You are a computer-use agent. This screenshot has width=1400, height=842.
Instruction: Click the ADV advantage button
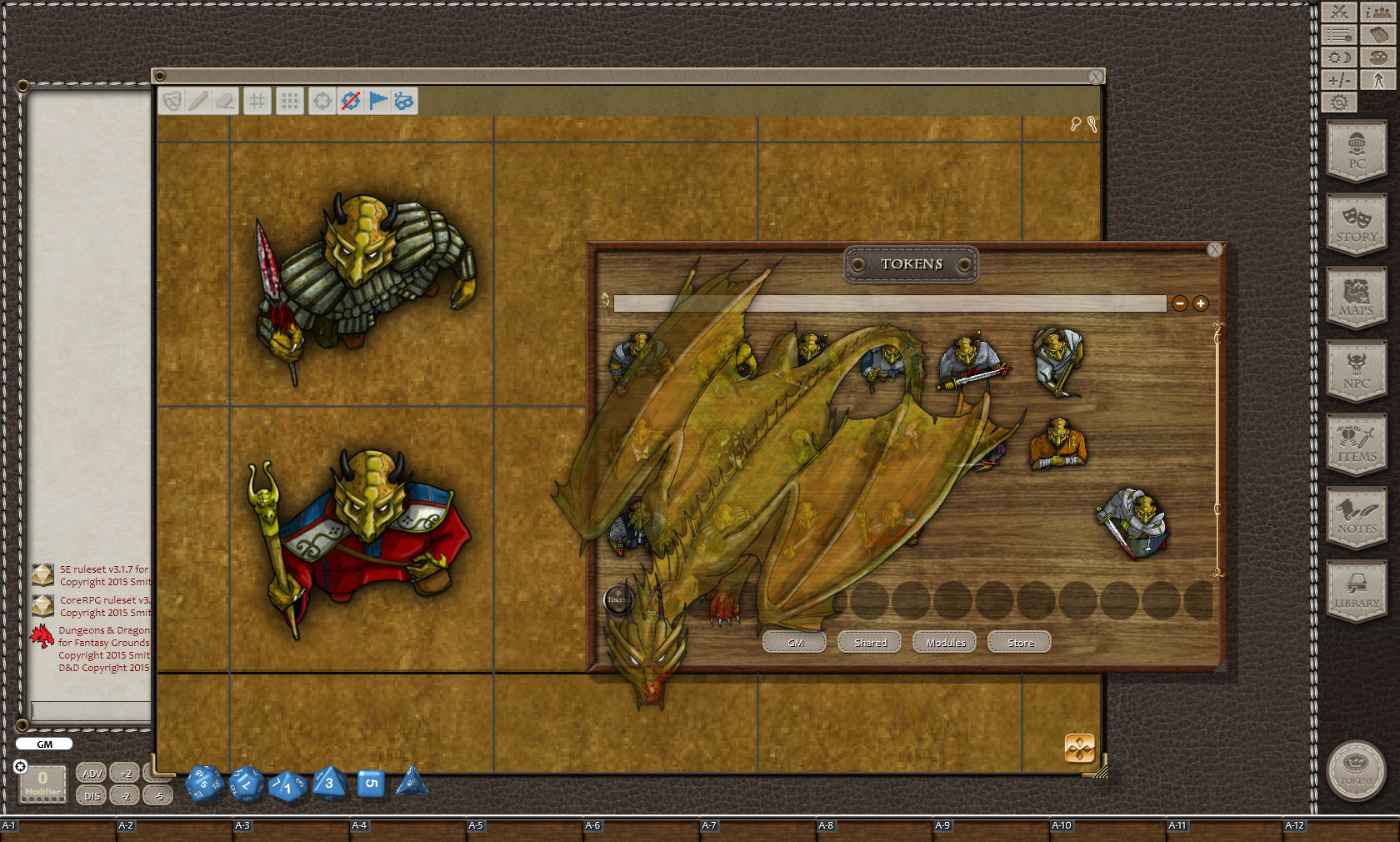click(x=90, y=773)
